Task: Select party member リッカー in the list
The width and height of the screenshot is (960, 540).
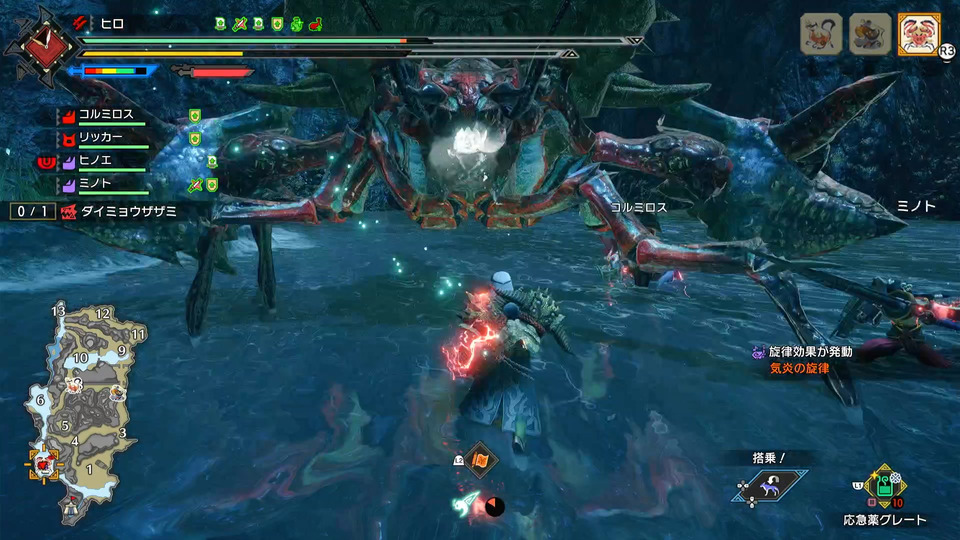Action: tap(100, 137)
